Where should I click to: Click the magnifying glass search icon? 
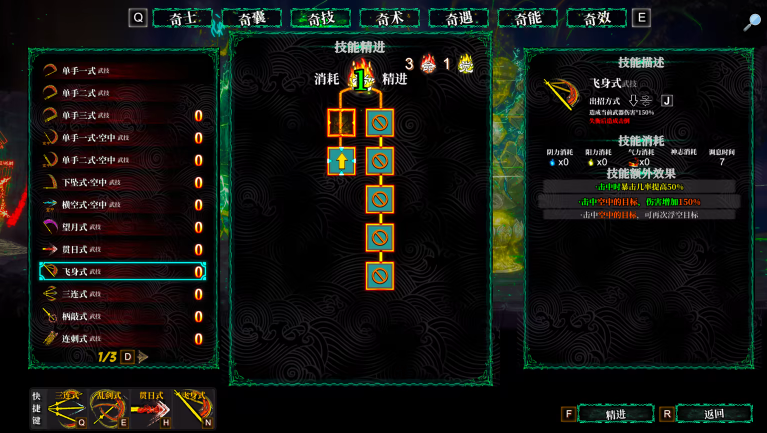(751, 23)
